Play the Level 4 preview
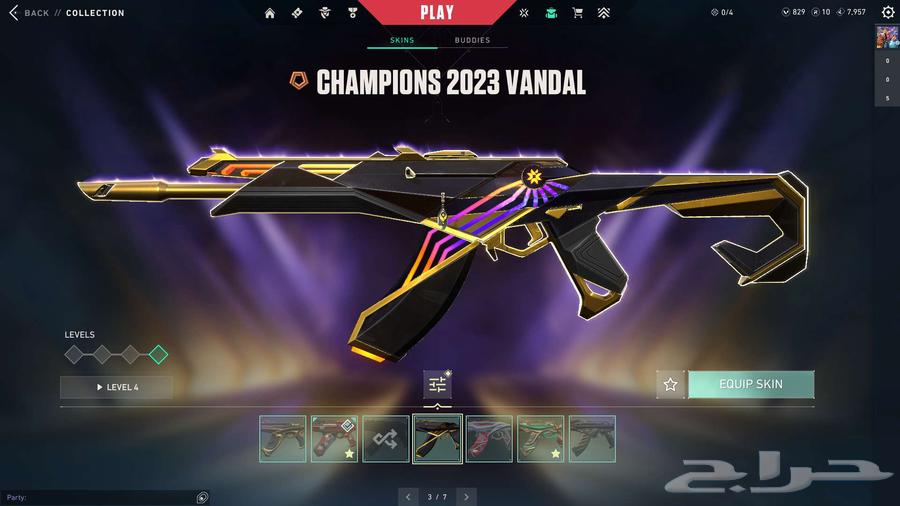Image resolution: width=900 pixels, height=506 pixels. click(x=116, y=387)
